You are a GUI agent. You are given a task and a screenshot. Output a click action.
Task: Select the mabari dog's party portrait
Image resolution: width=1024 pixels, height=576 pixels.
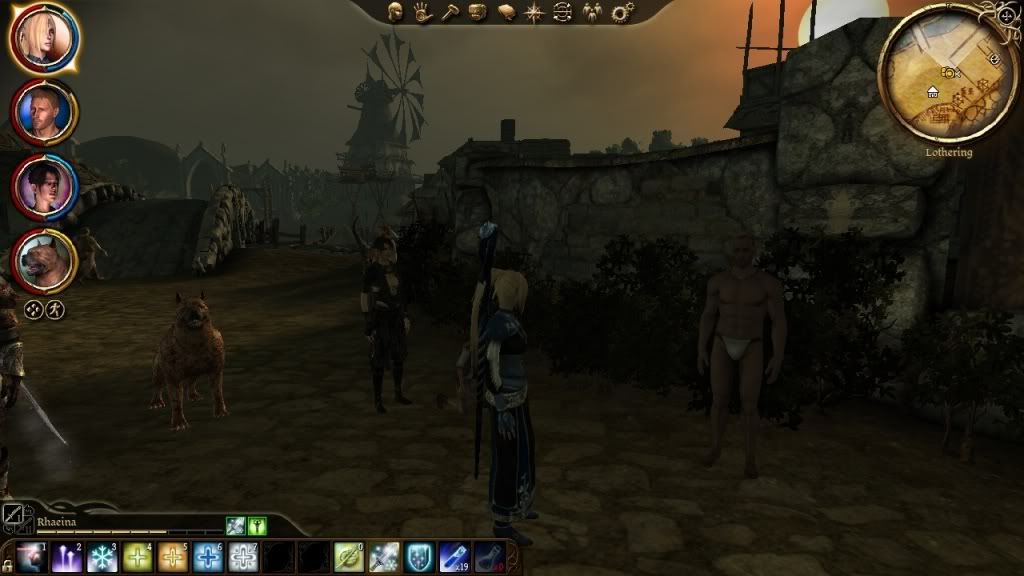[x=44, y=261]
